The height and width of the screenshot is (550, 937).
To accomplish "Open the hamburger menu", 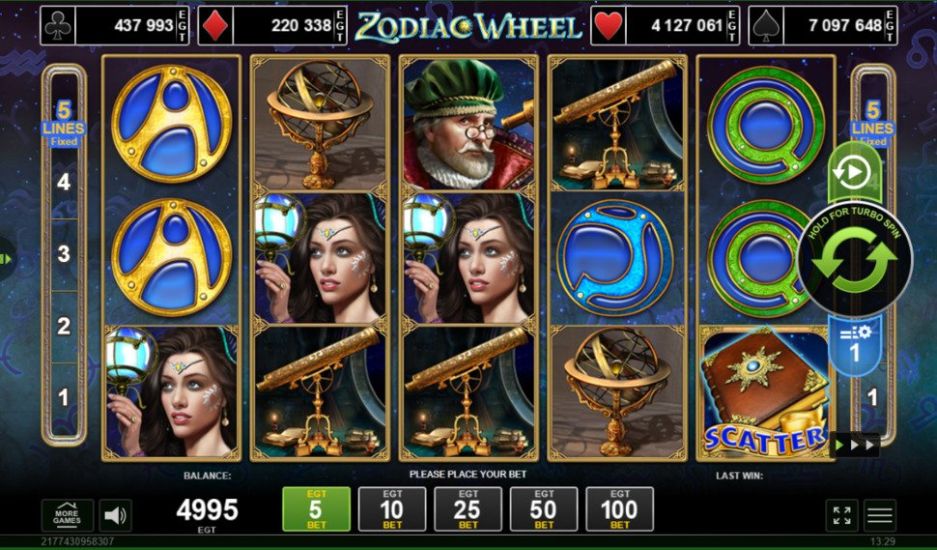I will click(880, 515).
